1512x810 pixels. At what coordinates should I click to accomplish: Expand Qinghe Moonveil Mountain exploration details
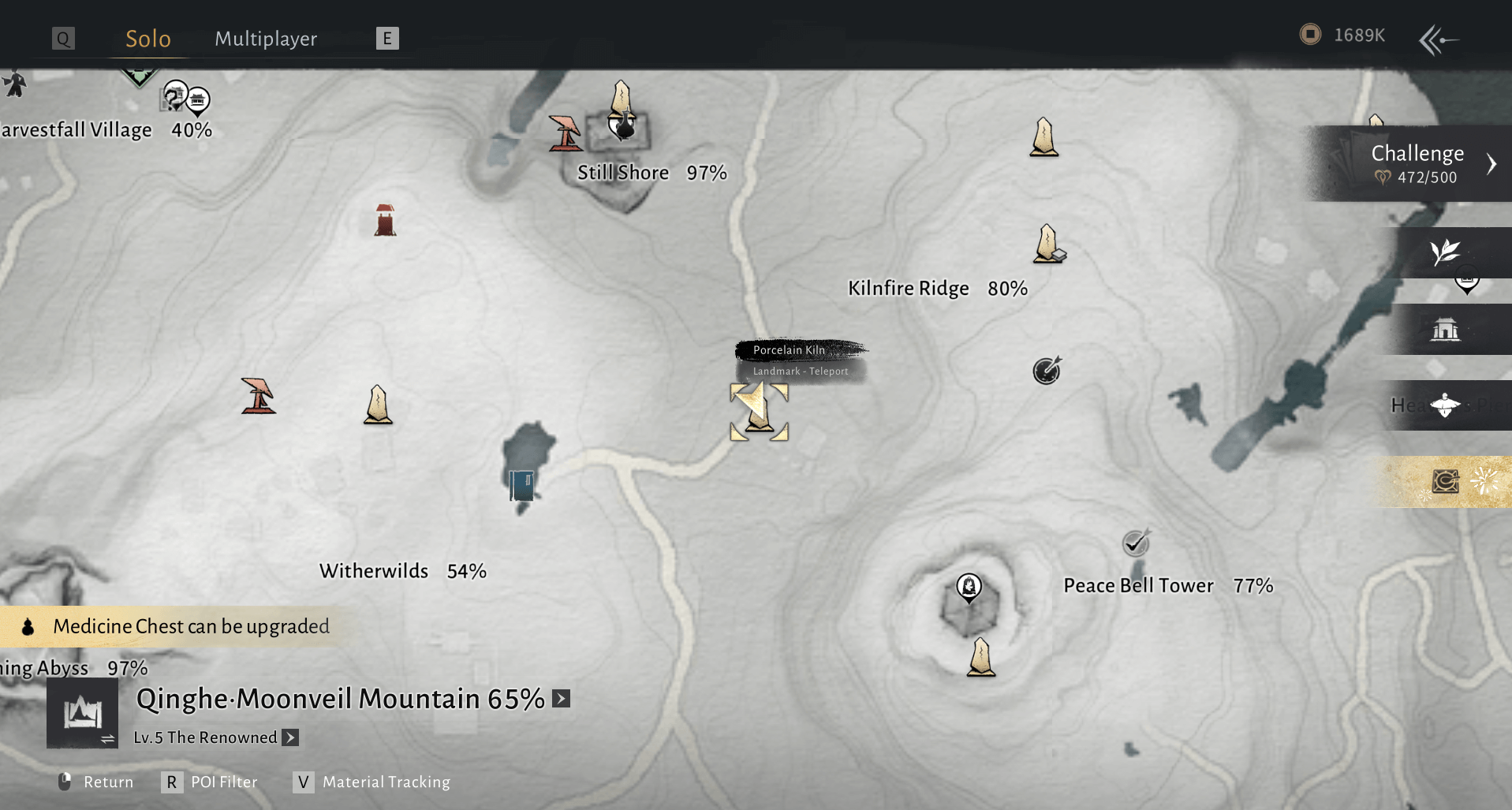point(562,699)
